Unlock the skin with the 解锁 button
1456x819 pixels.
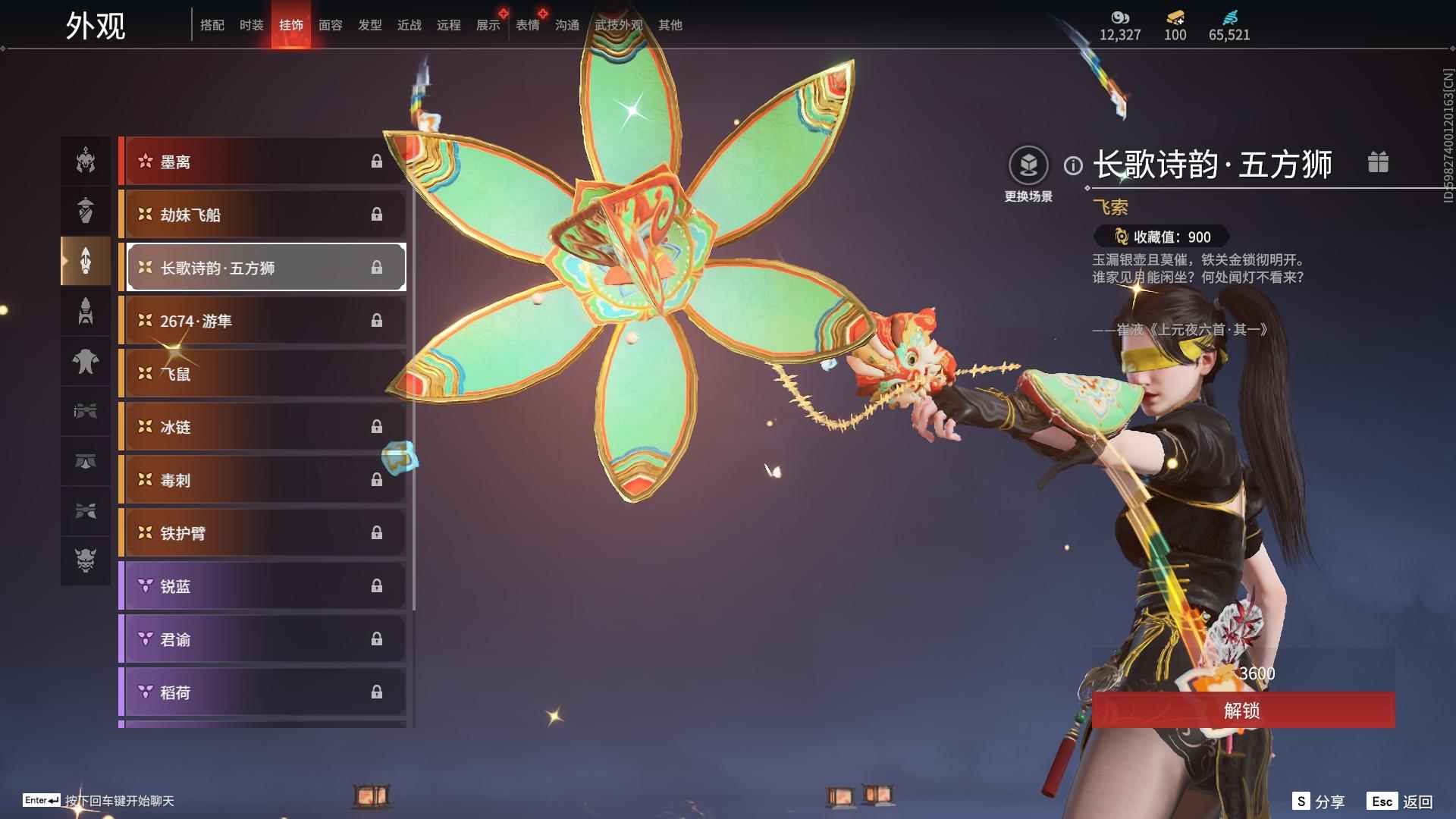(x=1243, y=711)
